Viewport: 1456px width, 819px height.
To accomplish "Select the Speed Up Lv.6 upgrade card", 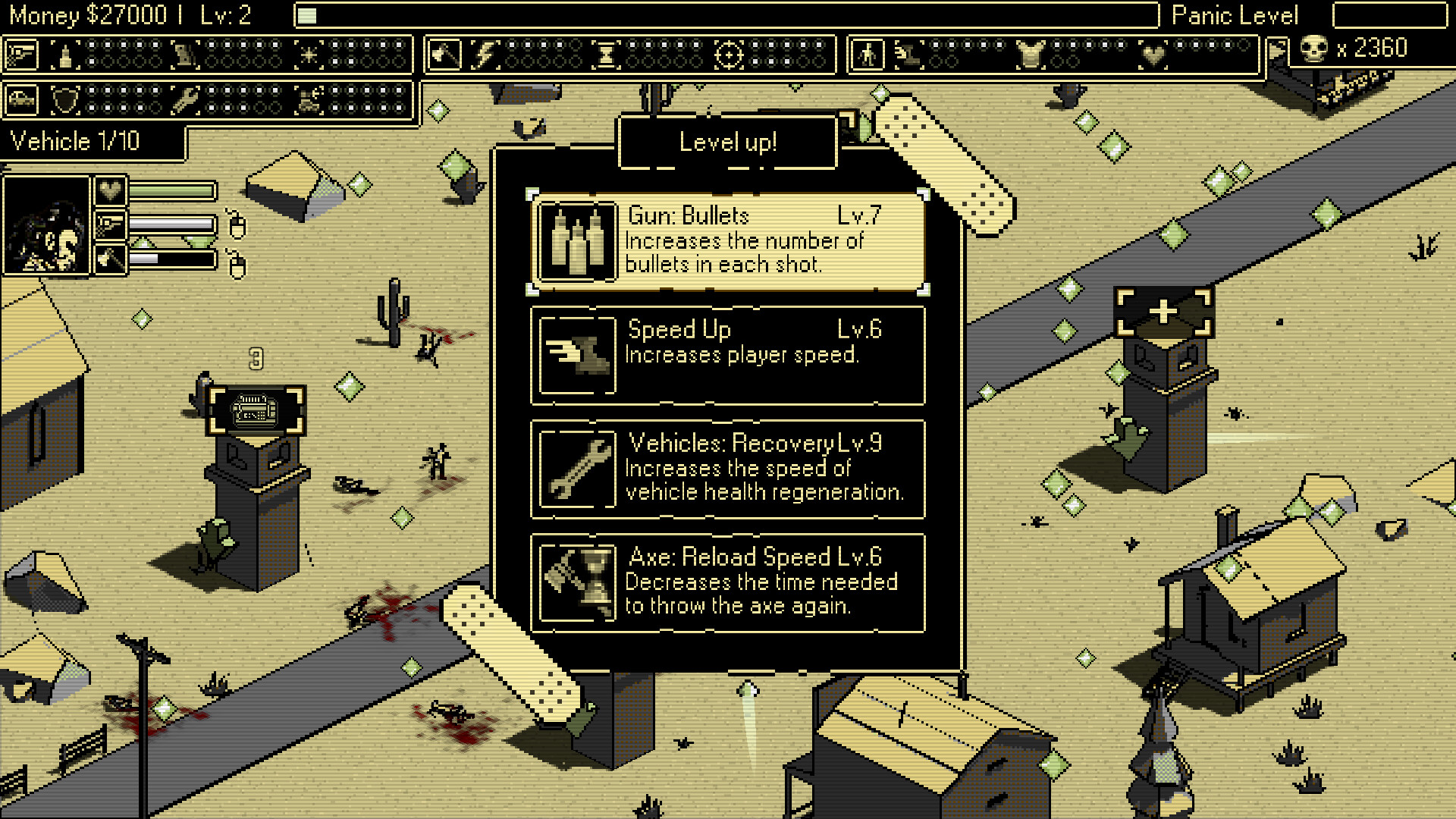I will (x=726, y=354).
